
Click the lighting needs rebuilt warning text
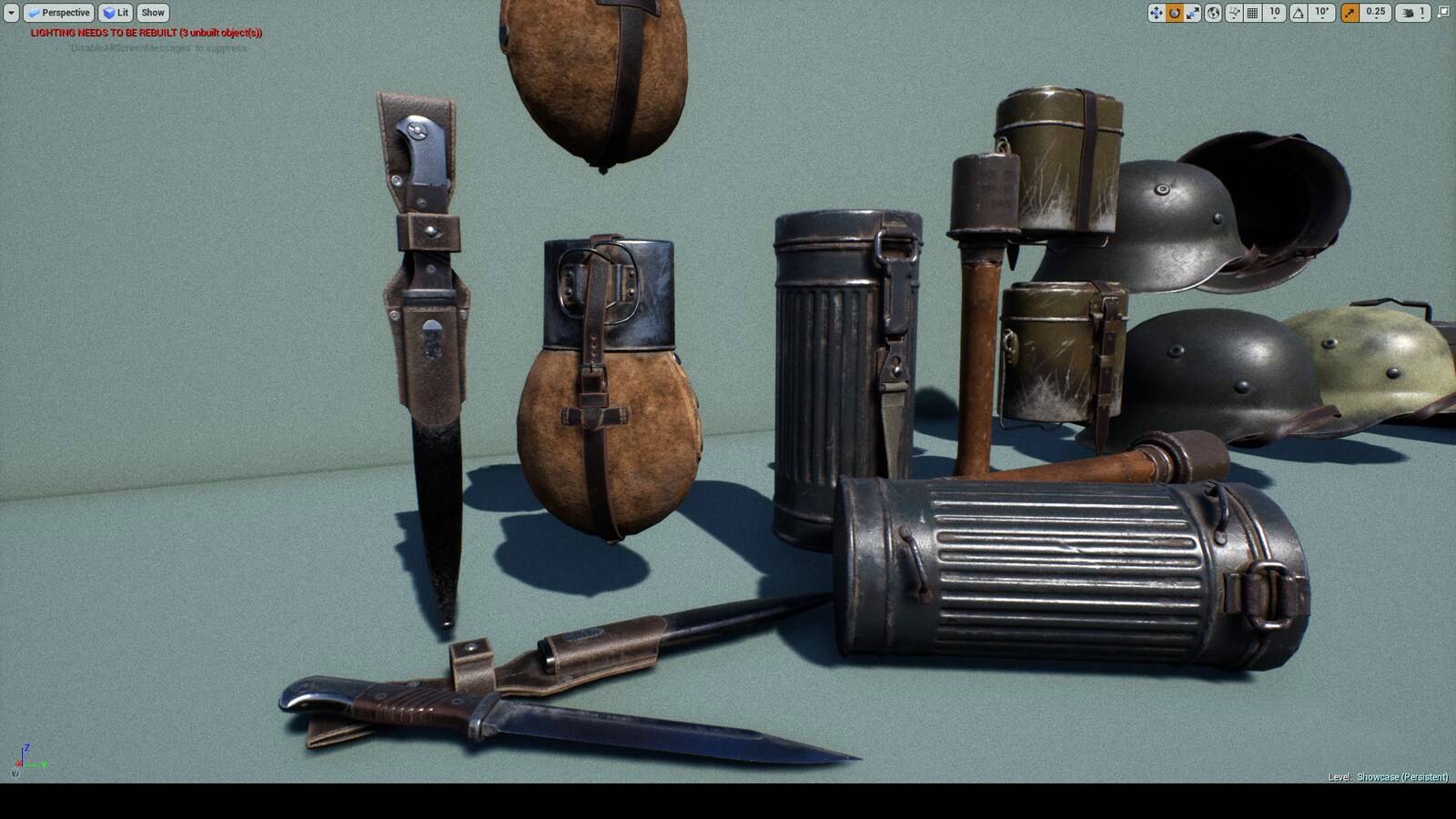coord(144,31)
